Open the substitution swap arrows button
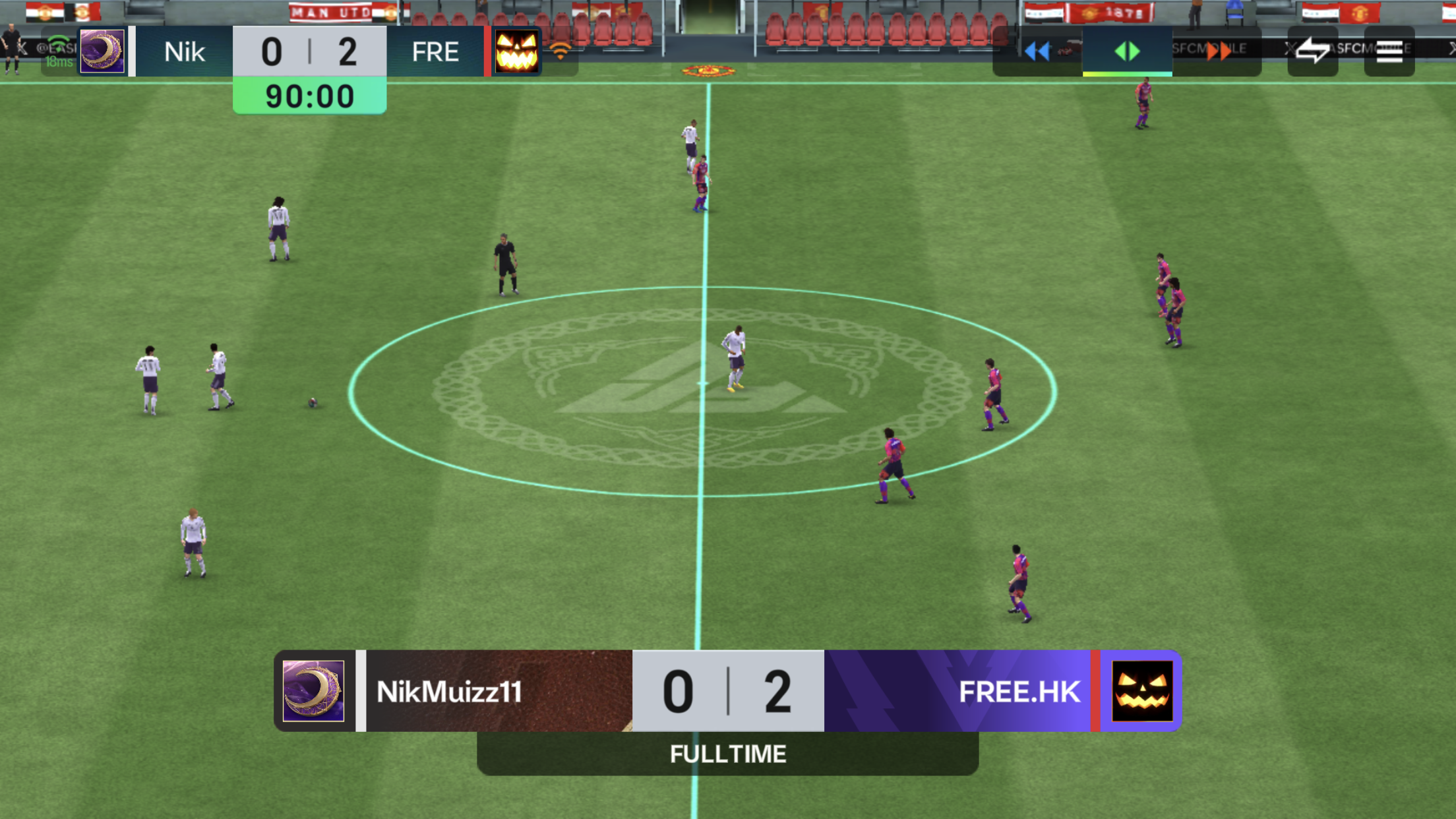 tap(1312, 51)
